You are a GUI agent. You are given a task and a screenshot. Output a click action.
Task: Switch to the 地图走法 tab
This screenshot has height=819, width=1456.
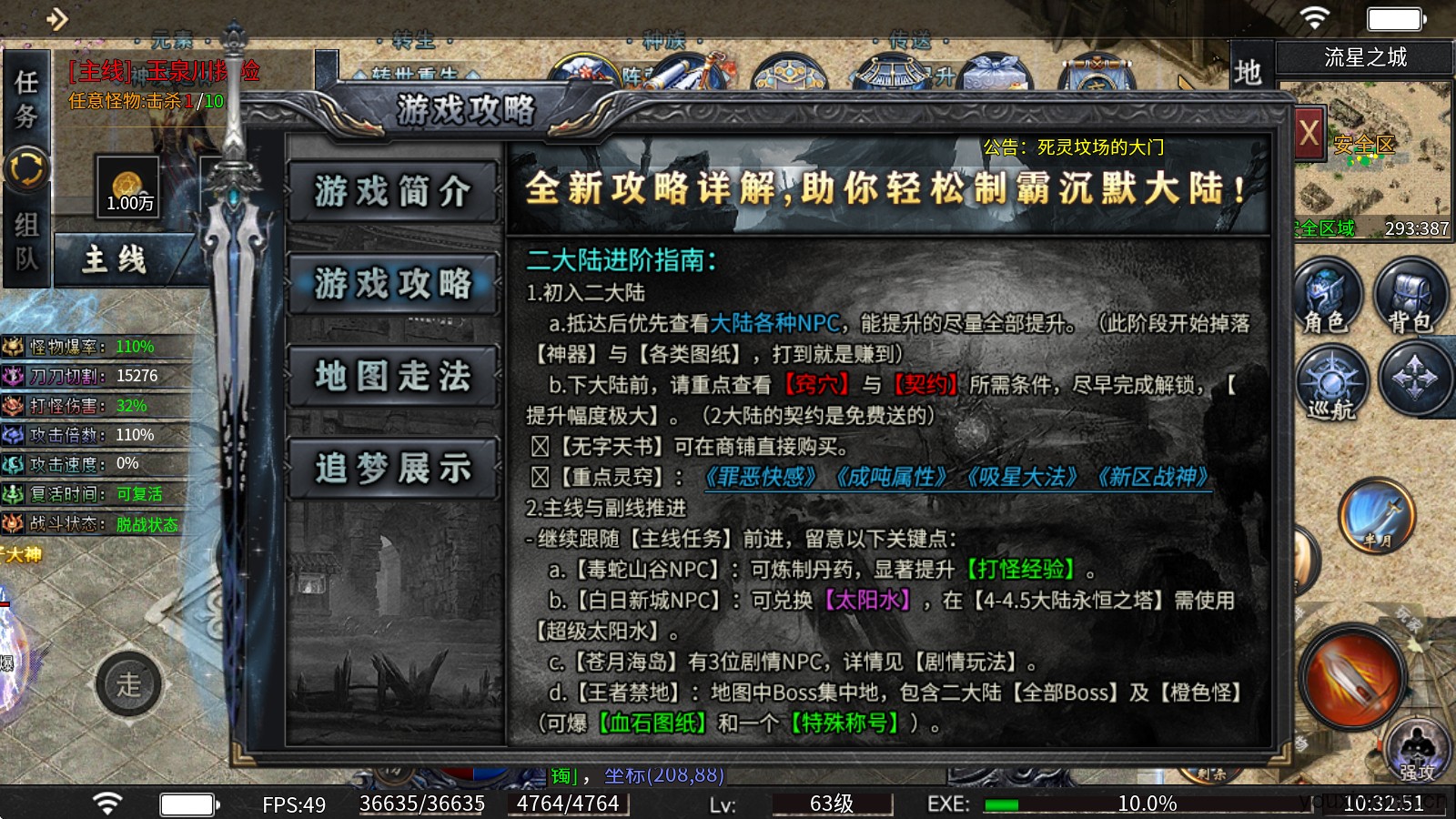tap(393, 376)
